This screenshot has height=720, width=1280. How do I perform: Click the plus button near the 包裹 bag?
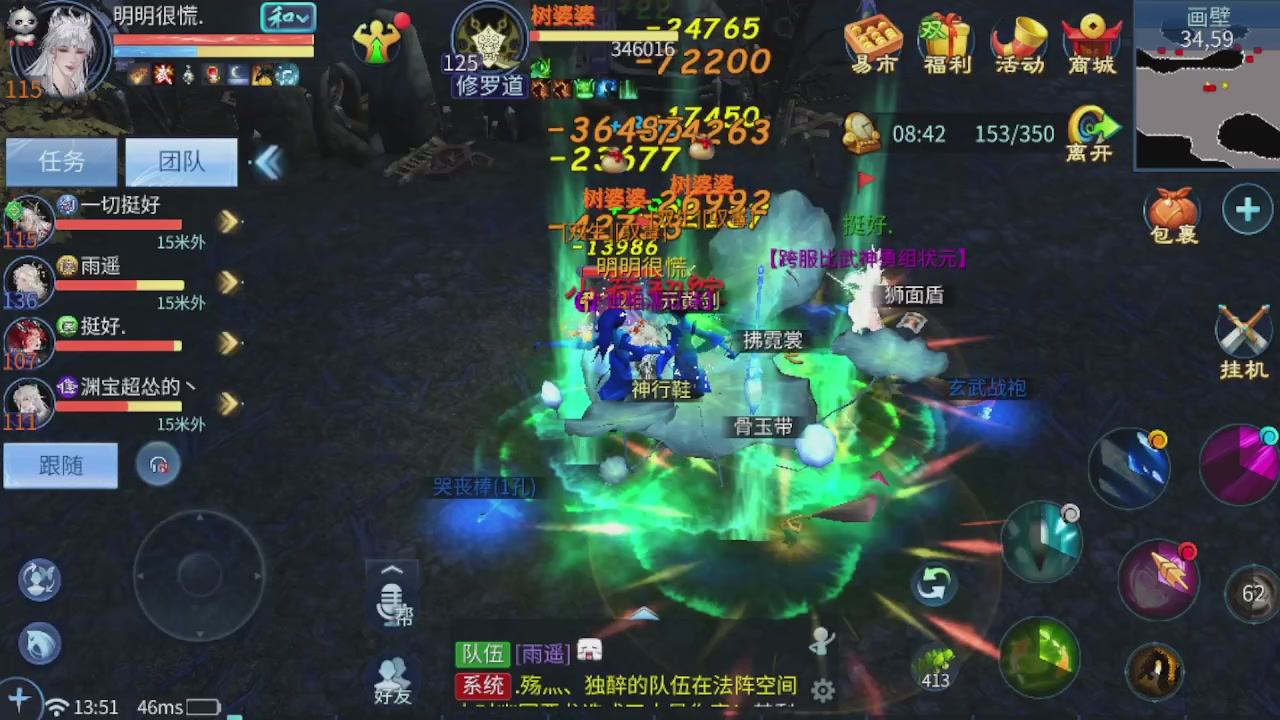click(x=1247, y=209)
